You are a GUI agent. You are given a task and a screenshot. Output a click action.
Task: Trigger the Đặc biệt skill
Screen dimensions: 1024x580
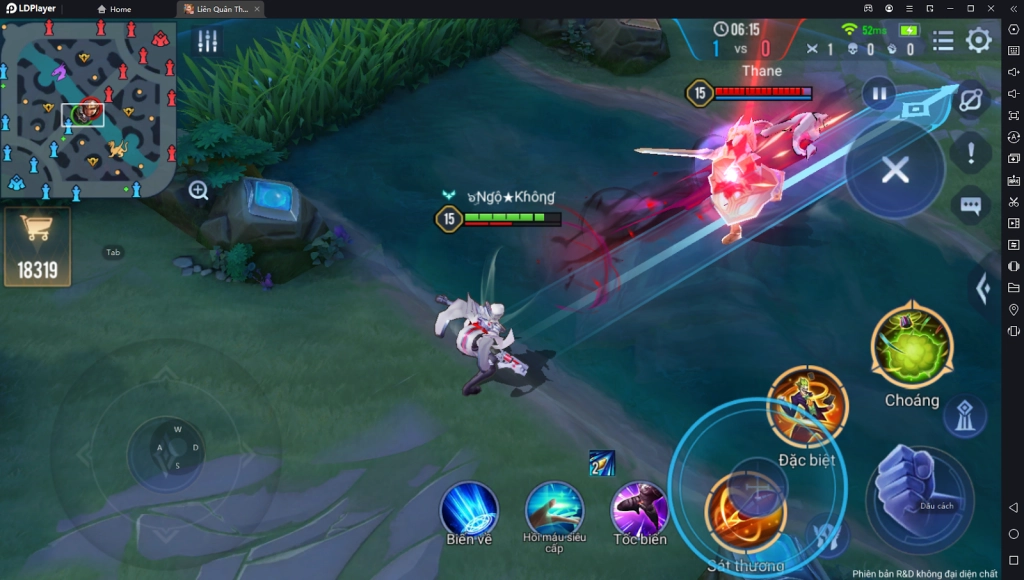807,406
